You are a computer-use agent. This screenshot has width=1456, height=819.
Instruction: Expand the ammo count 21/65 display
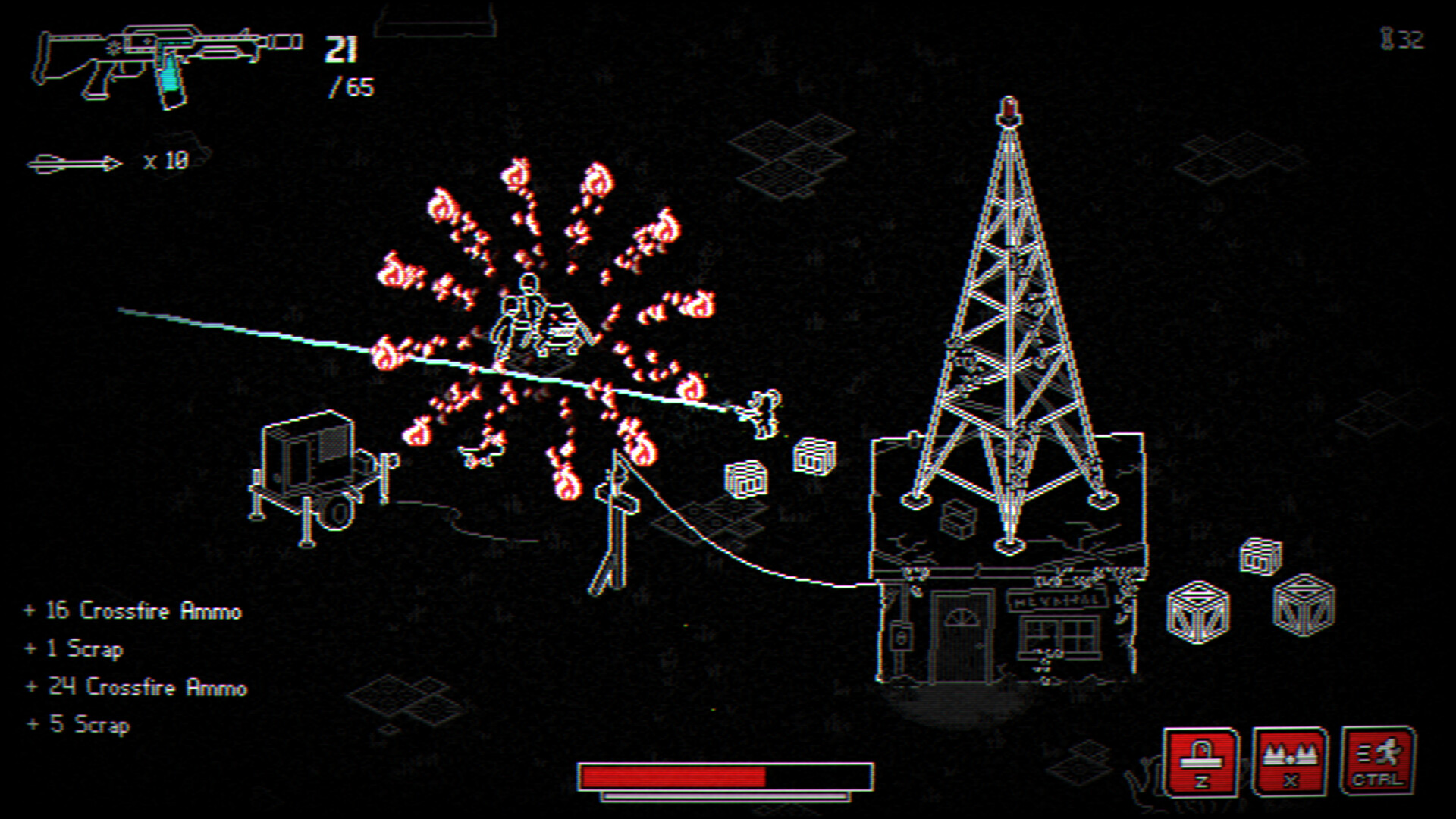tap(343, 64)
